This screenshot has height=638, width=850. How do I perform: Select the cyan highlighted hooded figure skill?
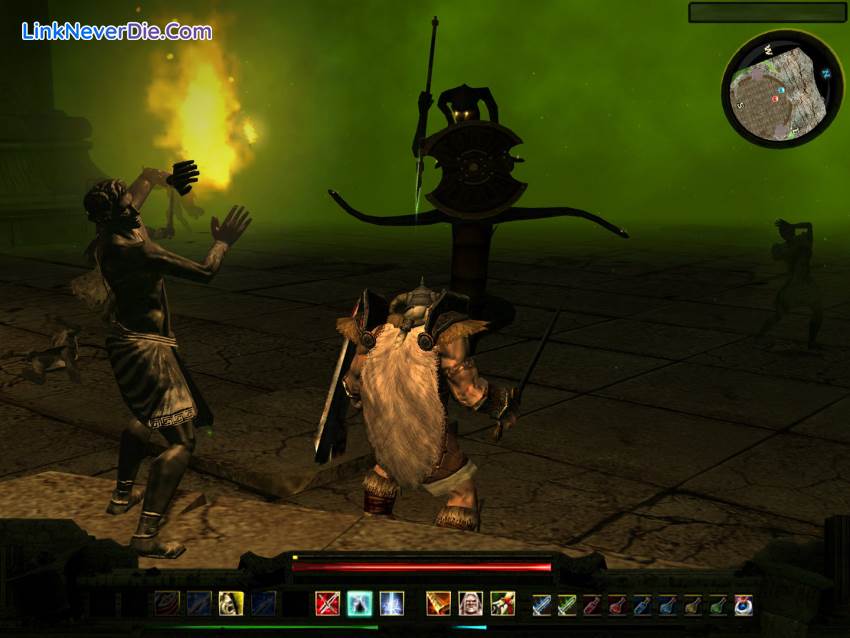[x=360, y=603]
